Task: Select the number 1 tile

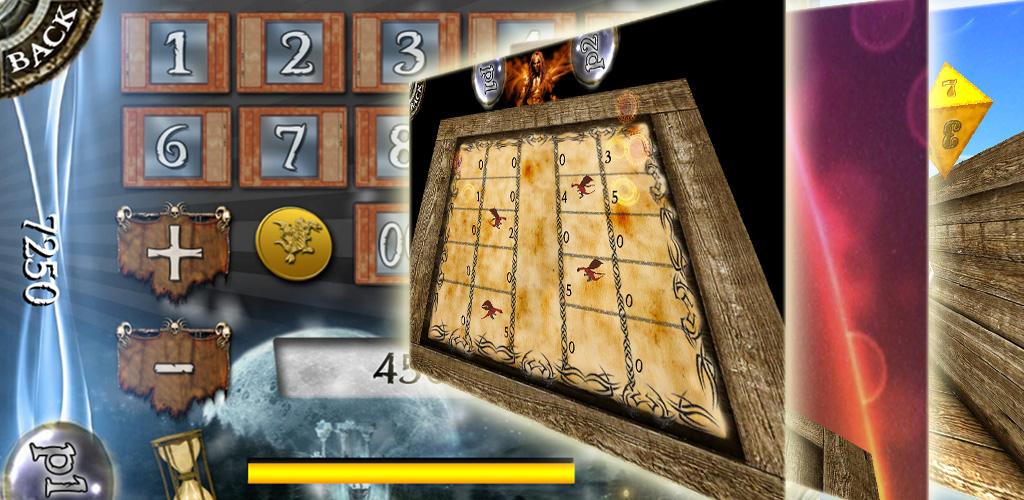Action: click(x=176, y=54)
